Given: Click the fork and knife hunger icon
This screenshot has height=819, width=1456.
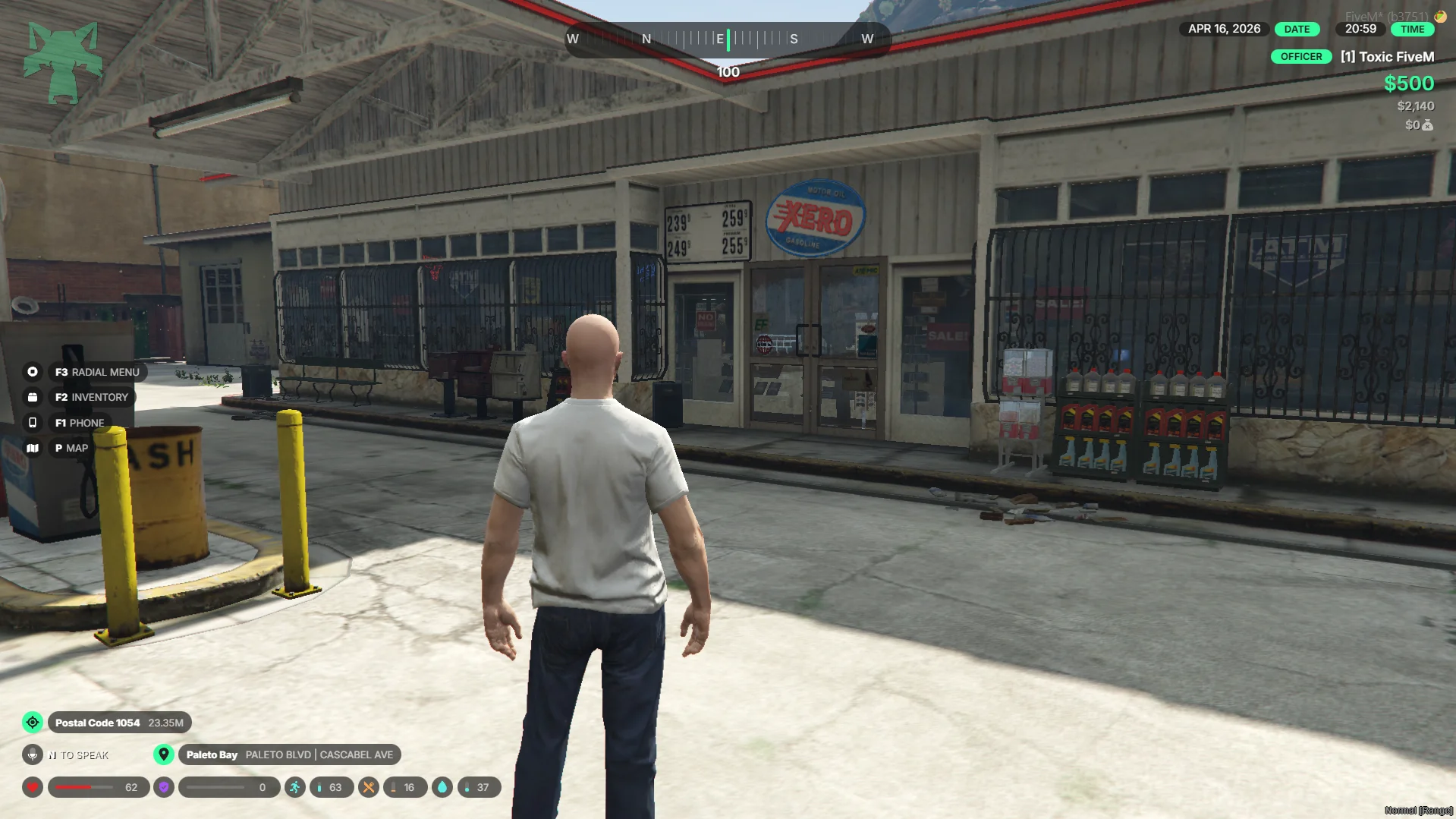Looking at the screenshot, I should click(369, 787).
